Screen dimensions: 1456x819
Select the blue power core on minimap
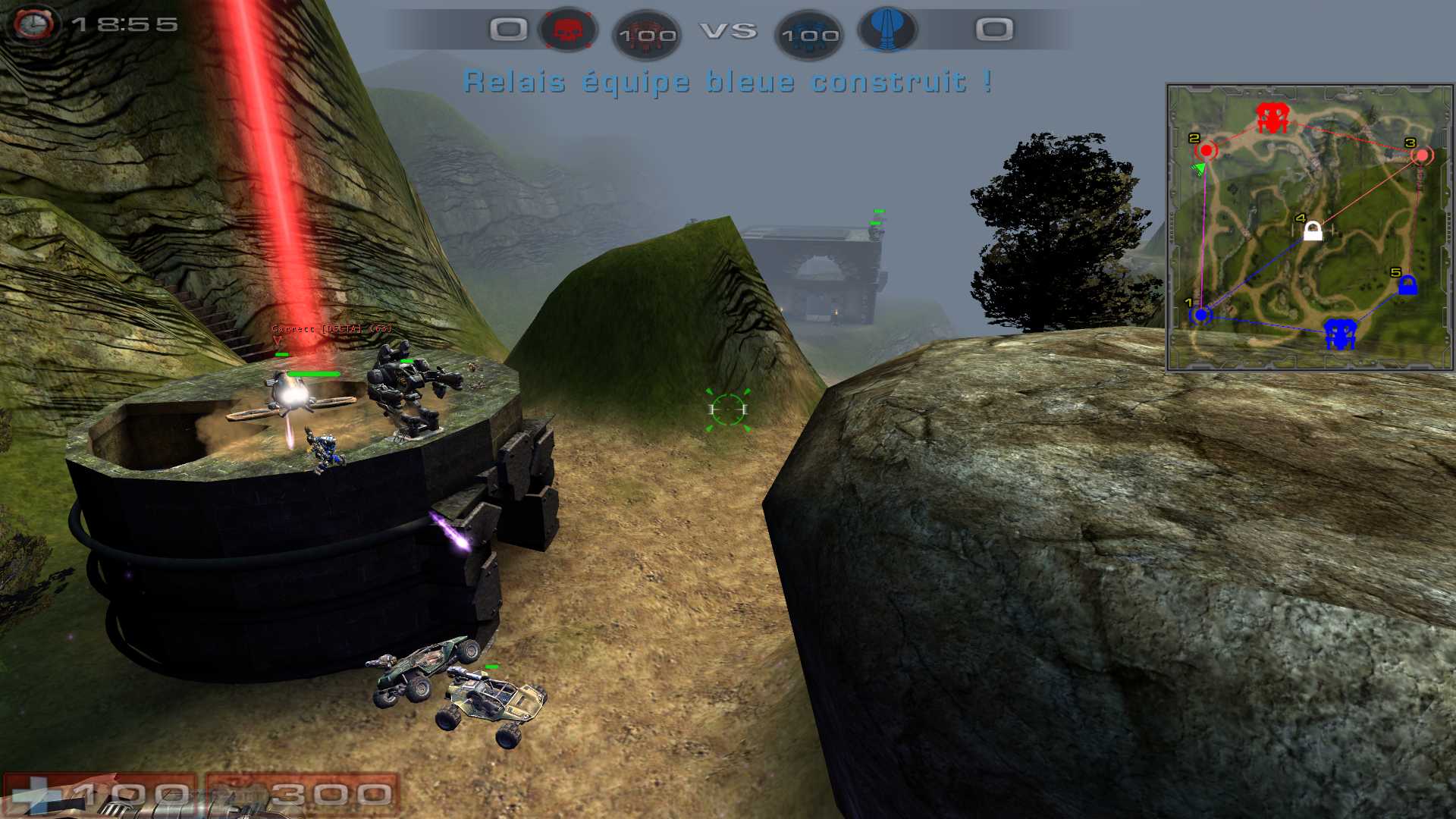point(1340,334)
